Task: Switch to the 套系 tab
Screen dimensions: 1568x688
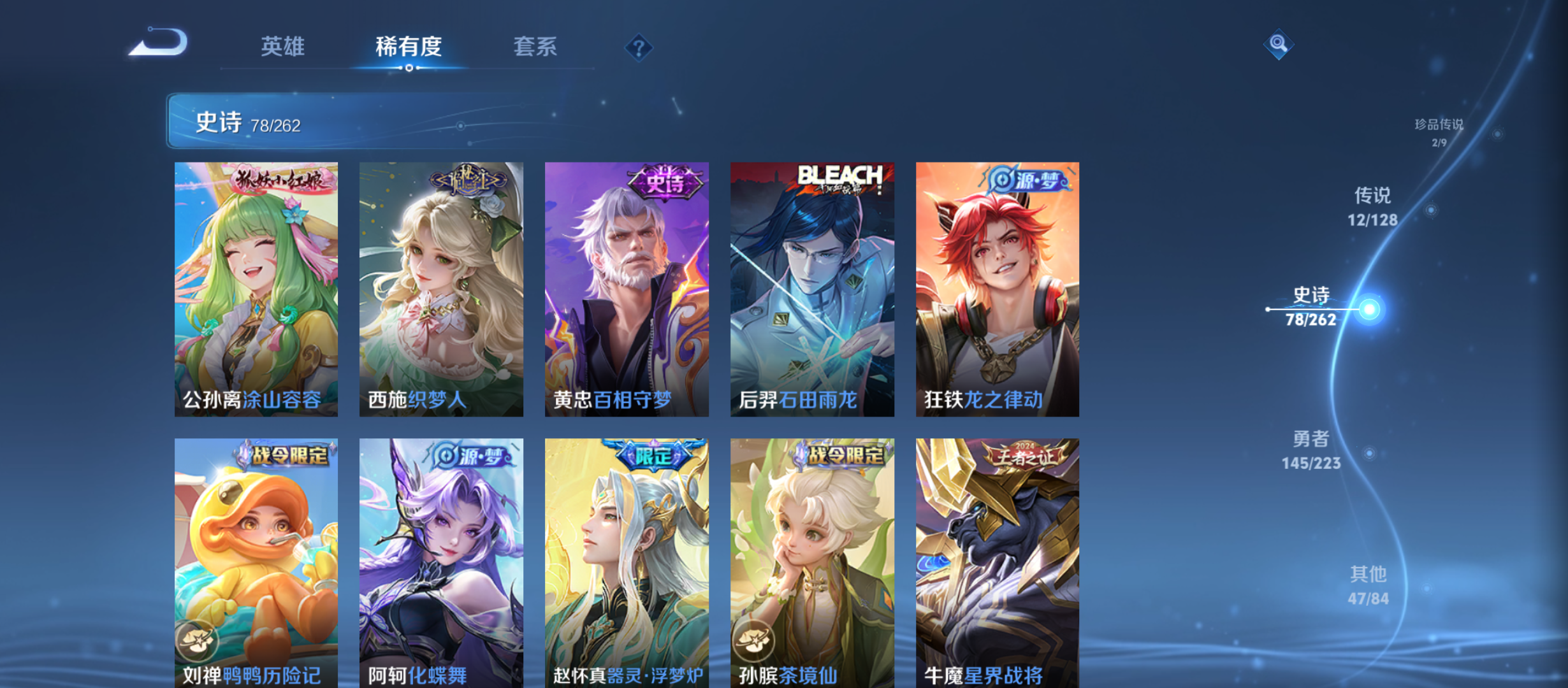Action: tap(536, 47)
